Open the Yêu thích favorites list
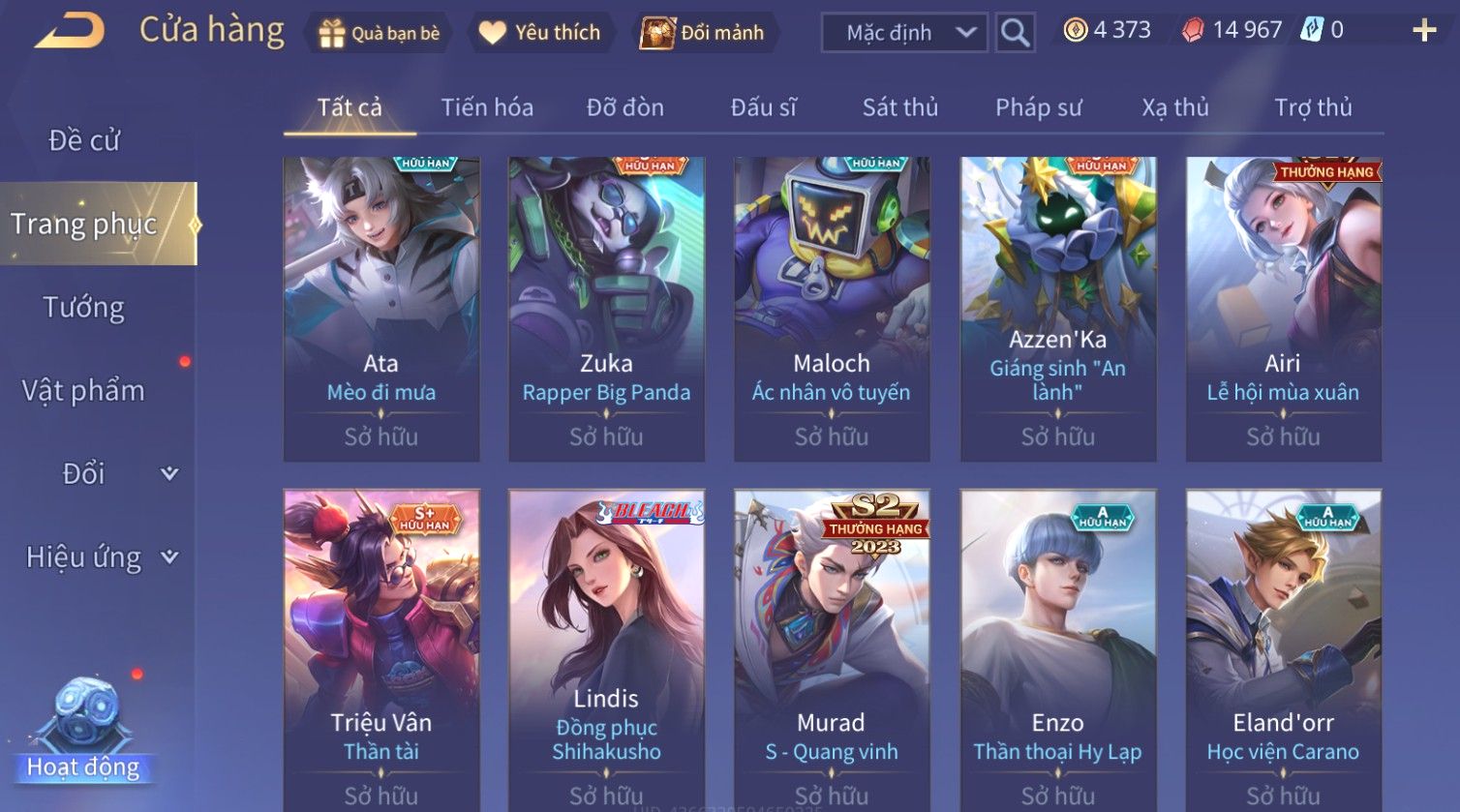1460x812 pixels. 540,33
